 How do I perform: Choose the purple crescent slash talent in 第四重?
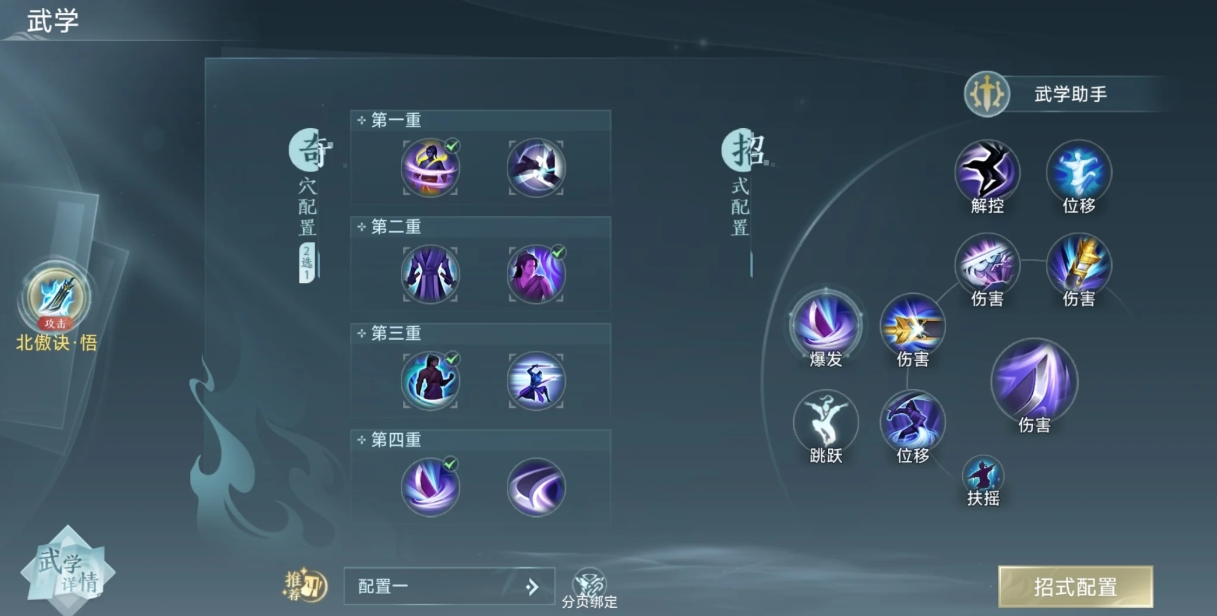tap(536, 487)
